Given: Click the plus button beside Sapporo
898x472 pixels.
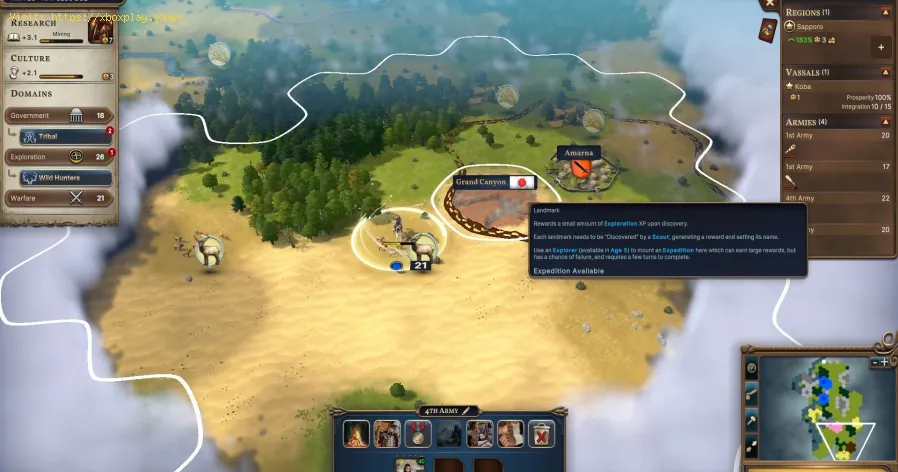Looking at the screenshot, I should (x=881, y=47).
